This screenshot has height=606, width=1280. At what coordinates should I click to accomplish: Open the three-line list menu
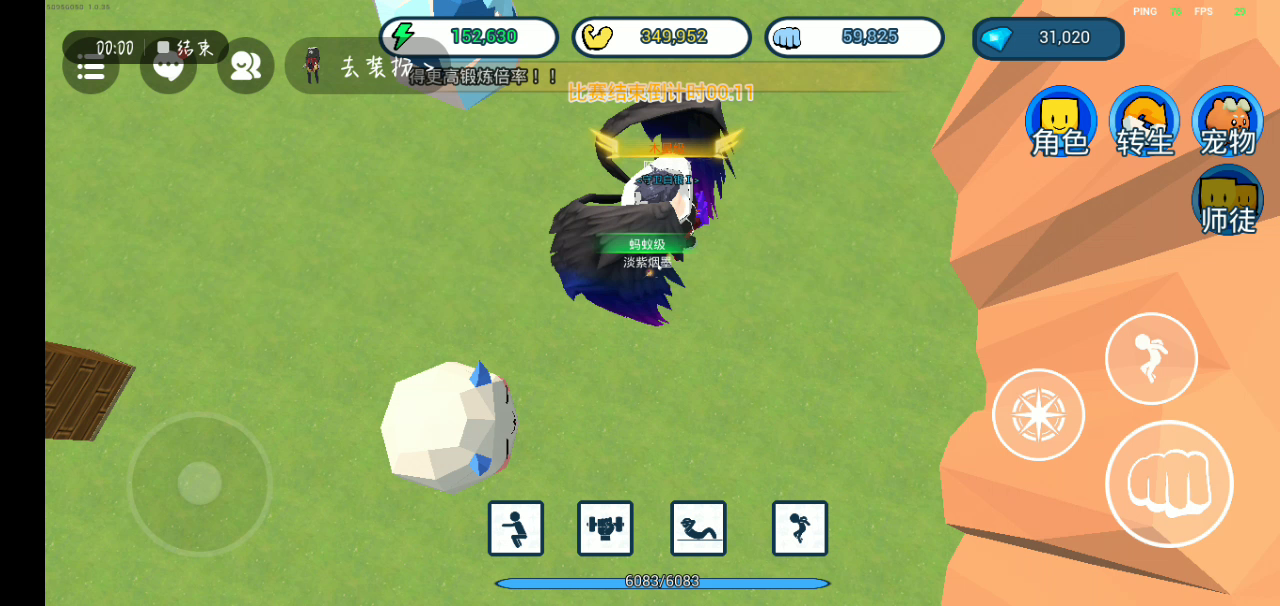(91, 70)
